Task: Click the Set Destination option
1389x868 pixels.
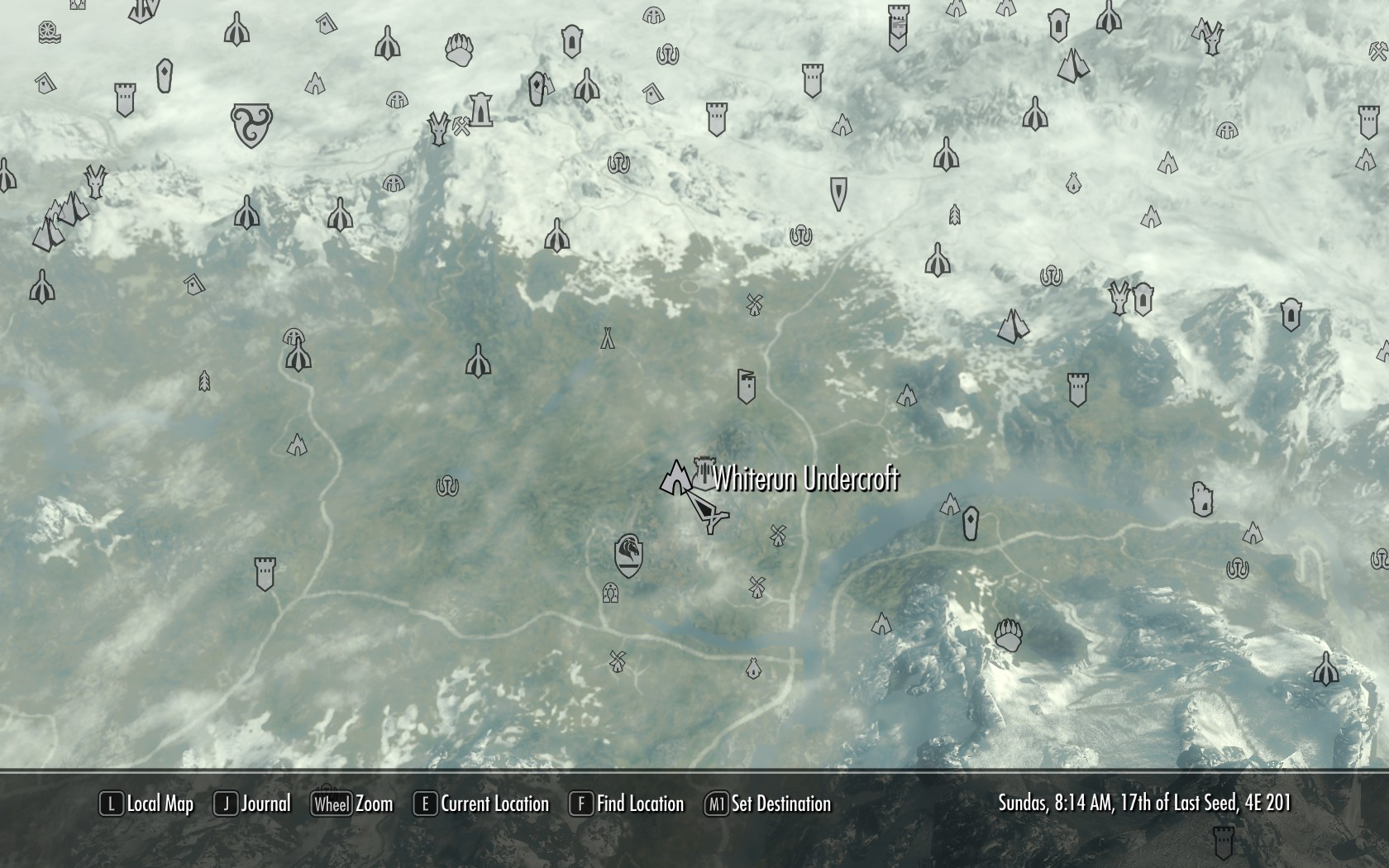Action: click(767, 804)
